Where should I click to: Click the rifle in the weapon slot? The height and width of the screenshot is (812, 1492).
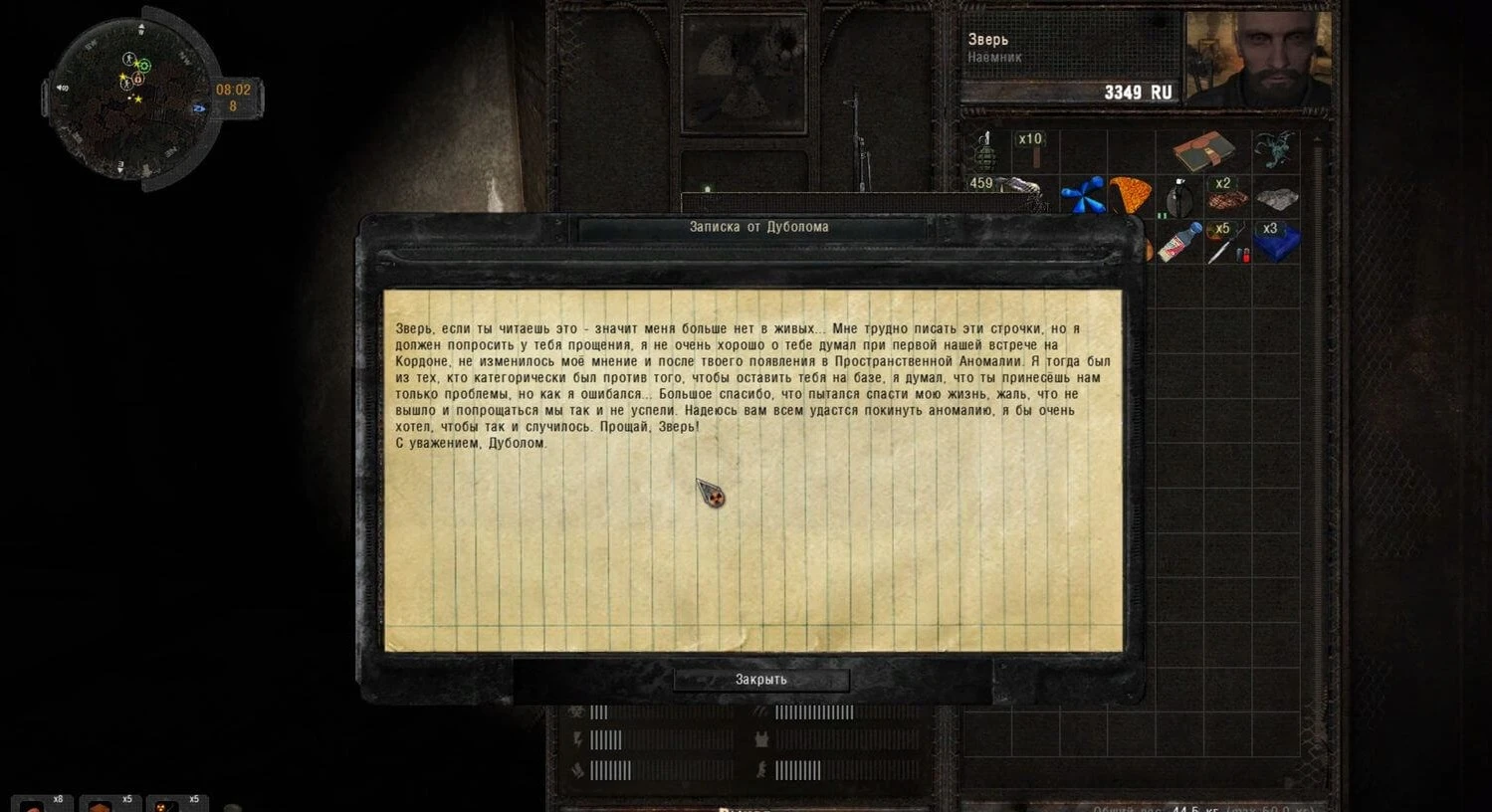(x=857, y=139)
